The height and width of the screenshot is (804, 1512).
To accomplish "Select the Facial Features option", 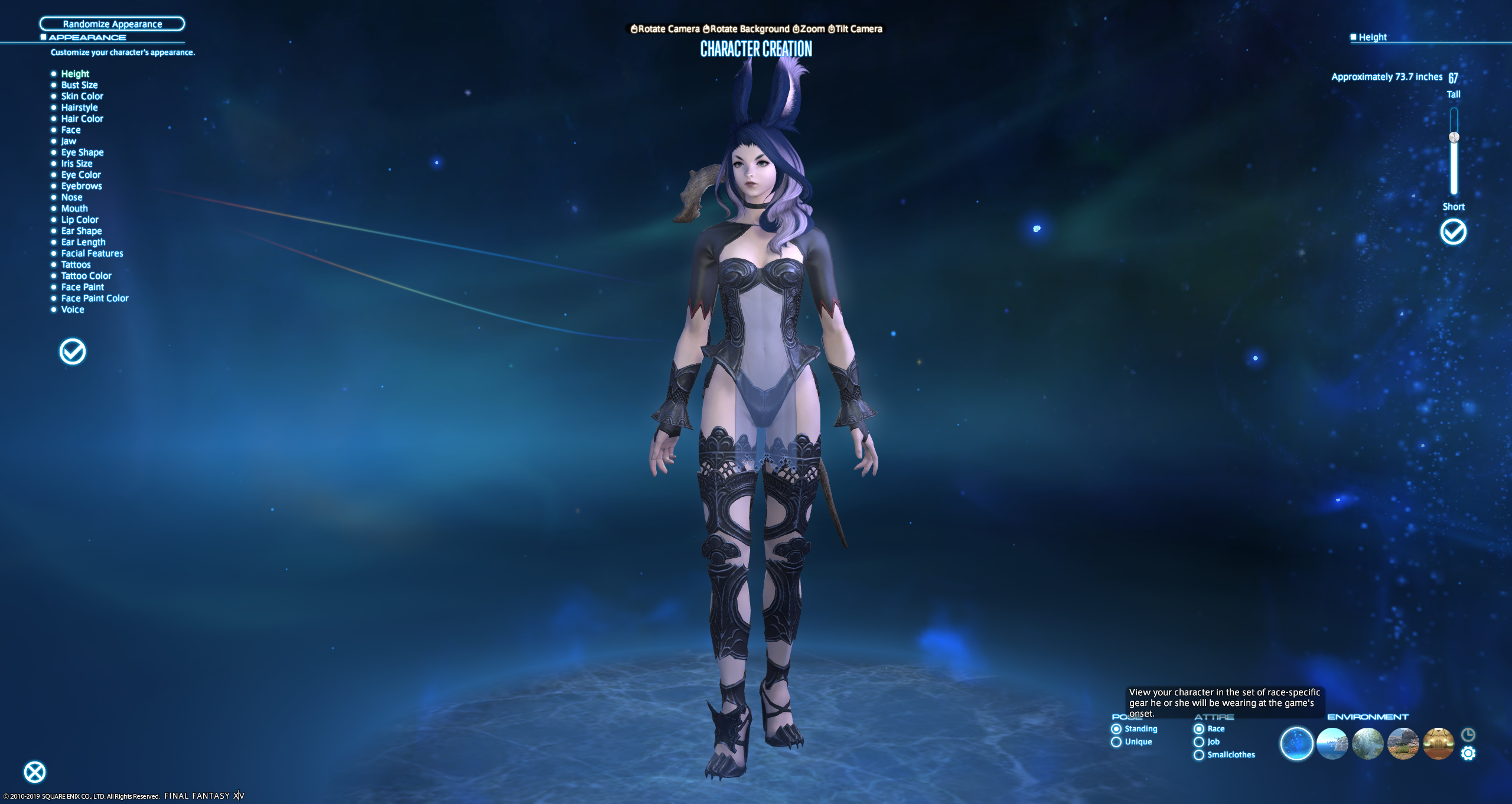I will (x=92, y=253).
